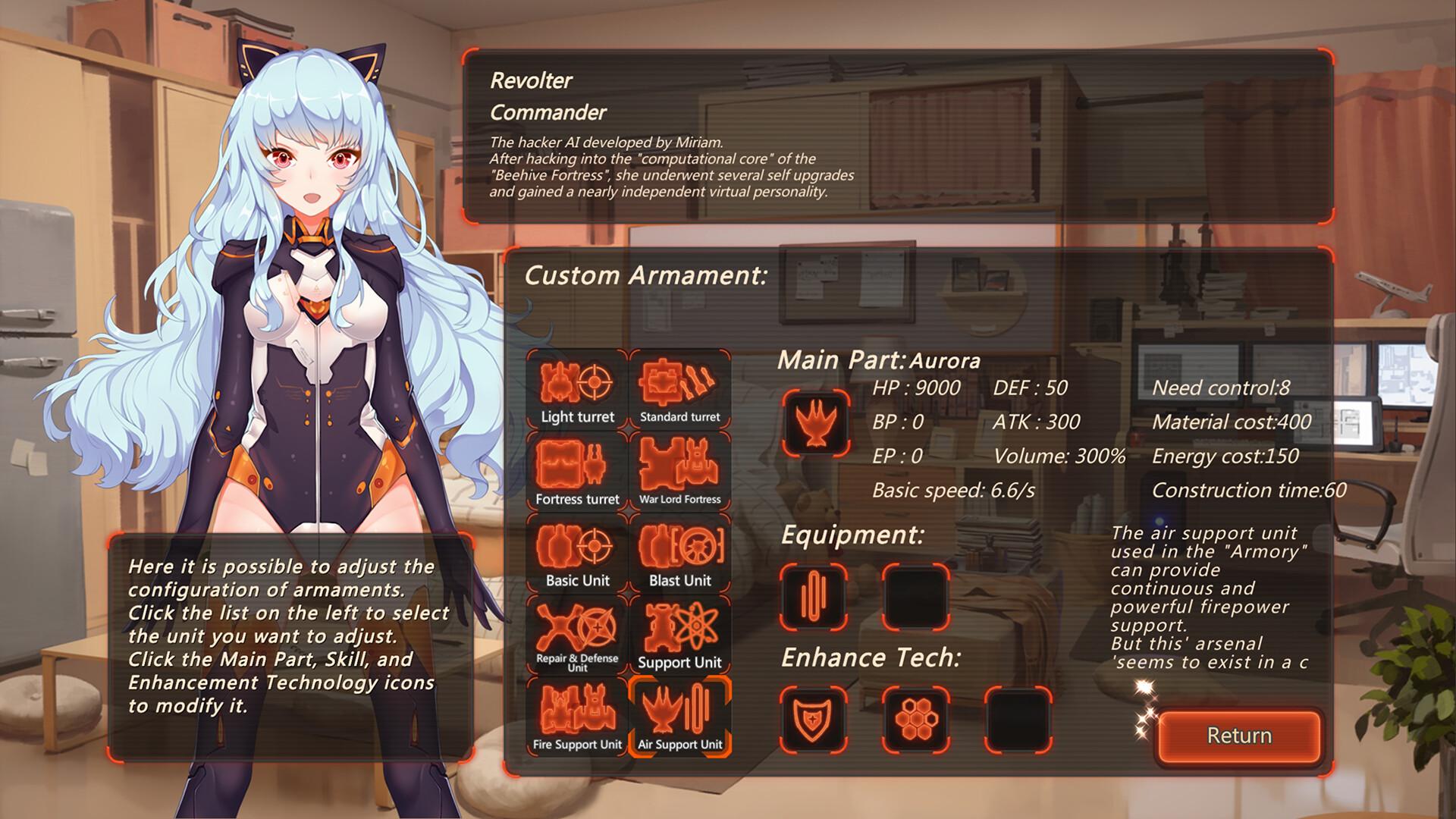Viewport: 1456px width, 819px height.
Task: Choose the Fire Support Unit
Action: coord(577,717)
